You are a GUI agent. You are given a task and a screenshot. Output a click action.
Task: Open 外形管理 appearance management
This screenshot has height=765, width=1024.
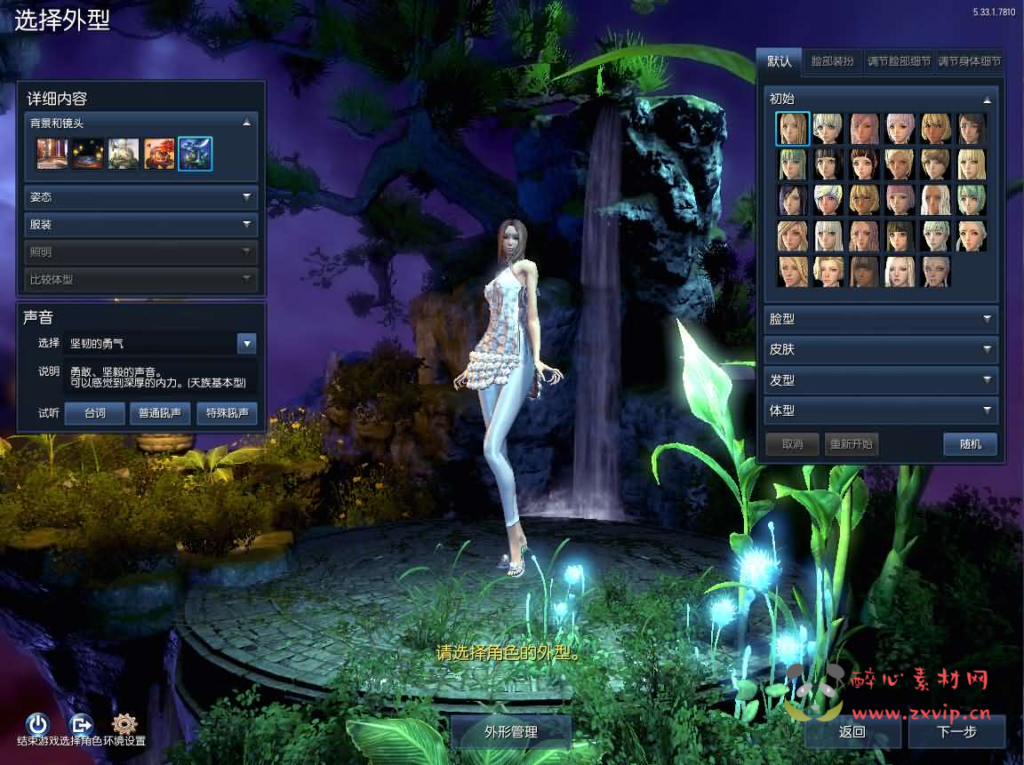click(x=511, y=731)
